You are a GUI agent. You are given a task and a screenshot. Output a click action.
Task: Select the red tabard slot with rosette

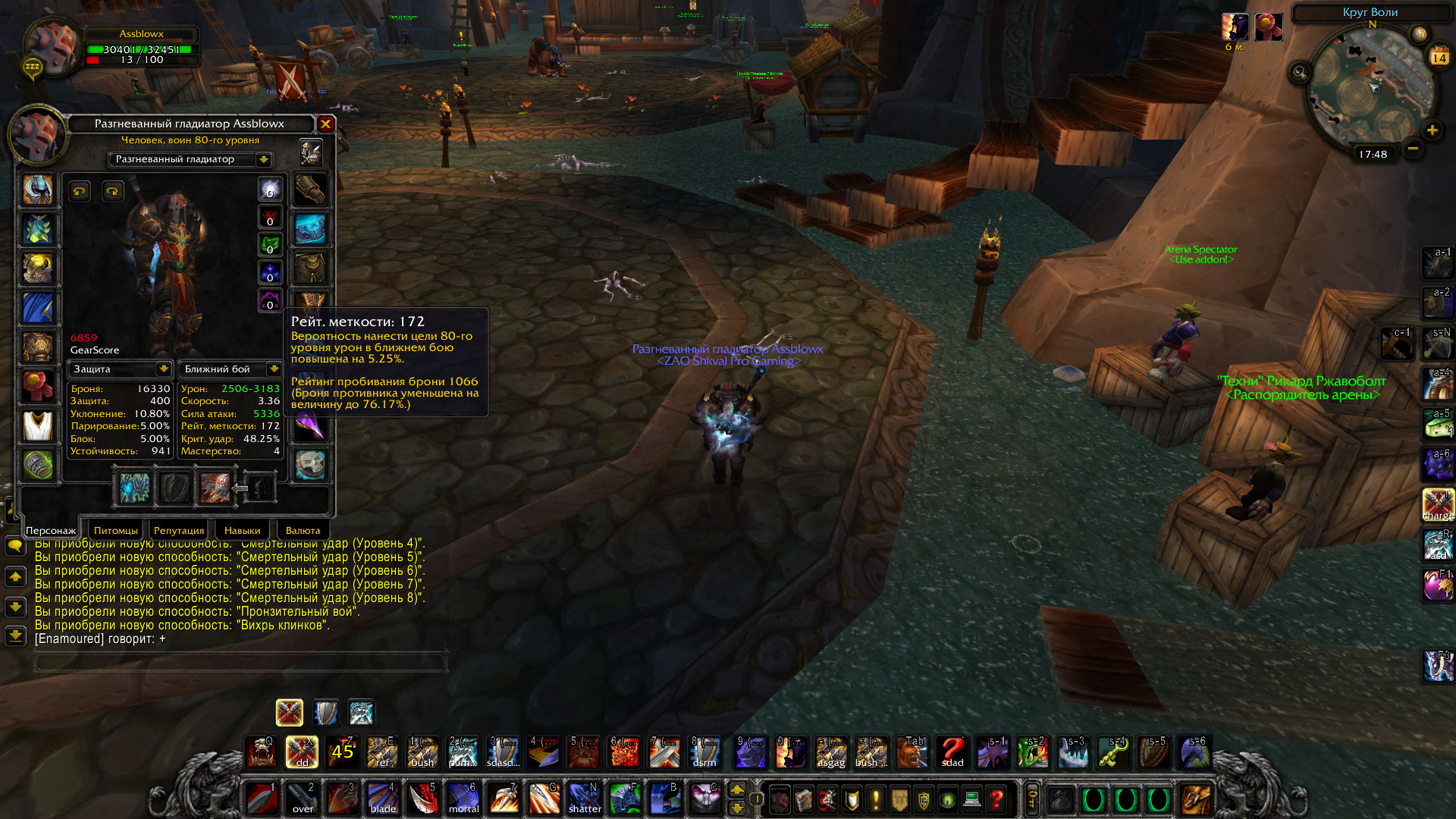point(37,386)
